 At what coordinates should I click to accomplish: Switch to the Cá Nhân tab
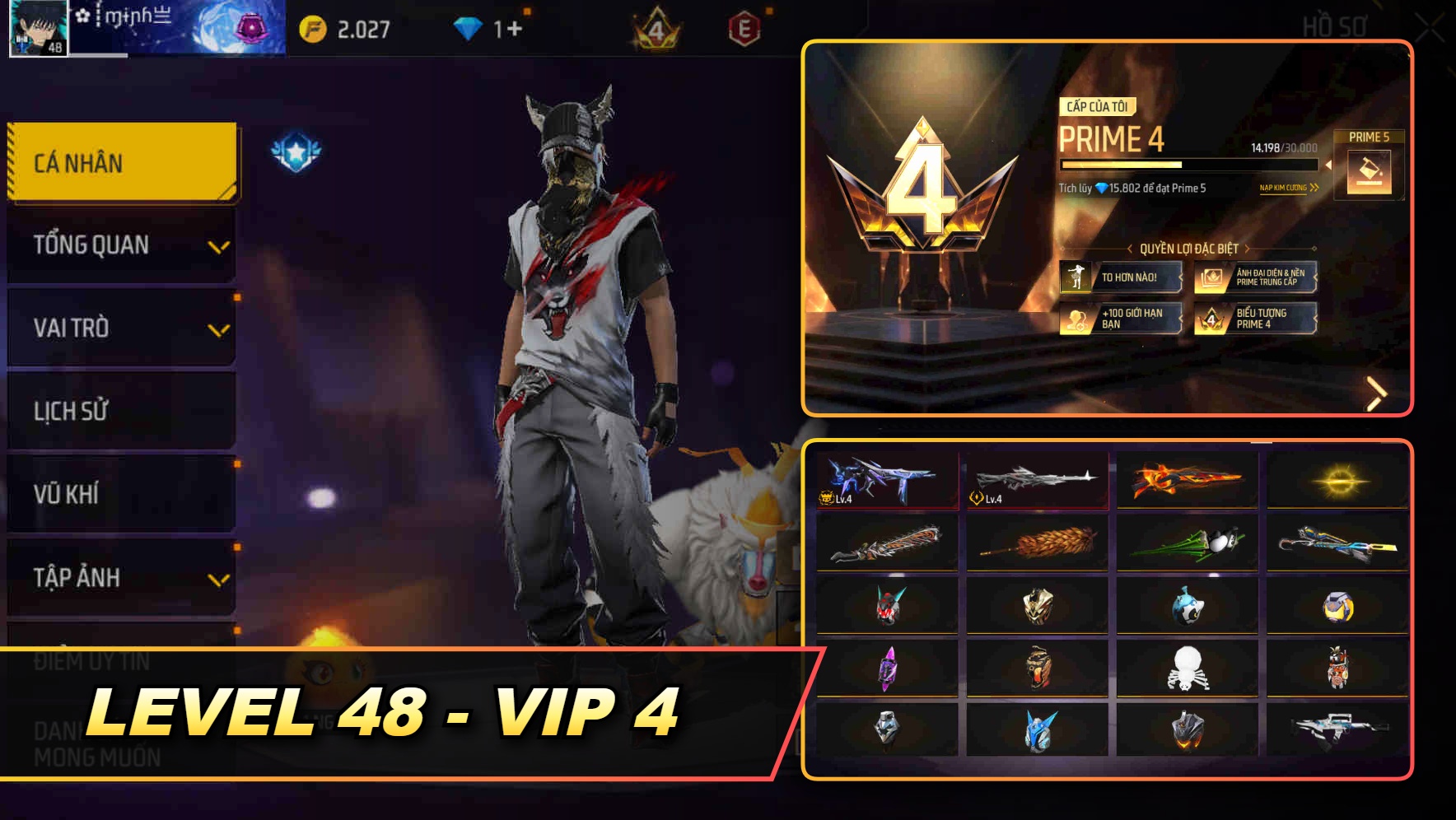[x=120, y=162]
